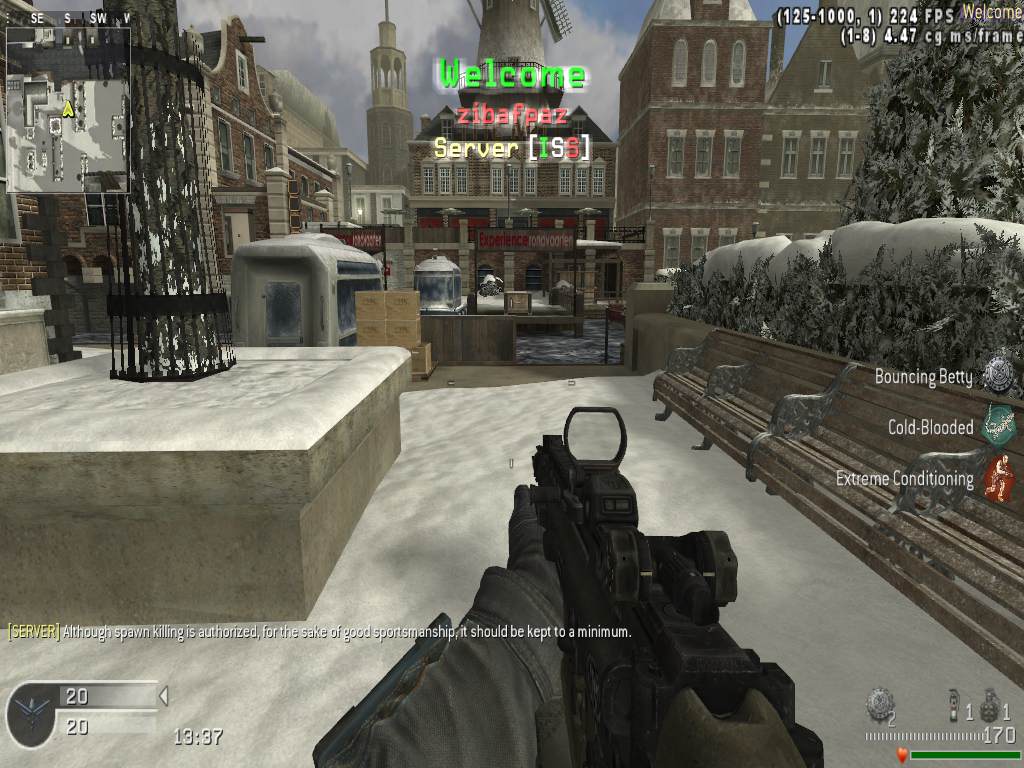Screen dimensions: 1024x768
Task: Click the minimap in the corner
Action: pos(68,109)
